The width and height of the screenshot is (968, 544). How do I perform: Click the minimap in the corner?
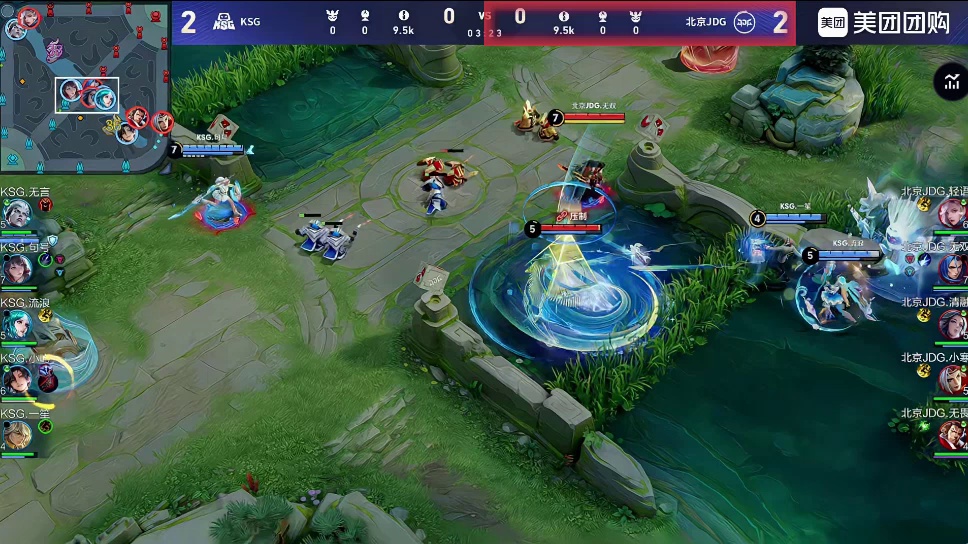(85, 86)
